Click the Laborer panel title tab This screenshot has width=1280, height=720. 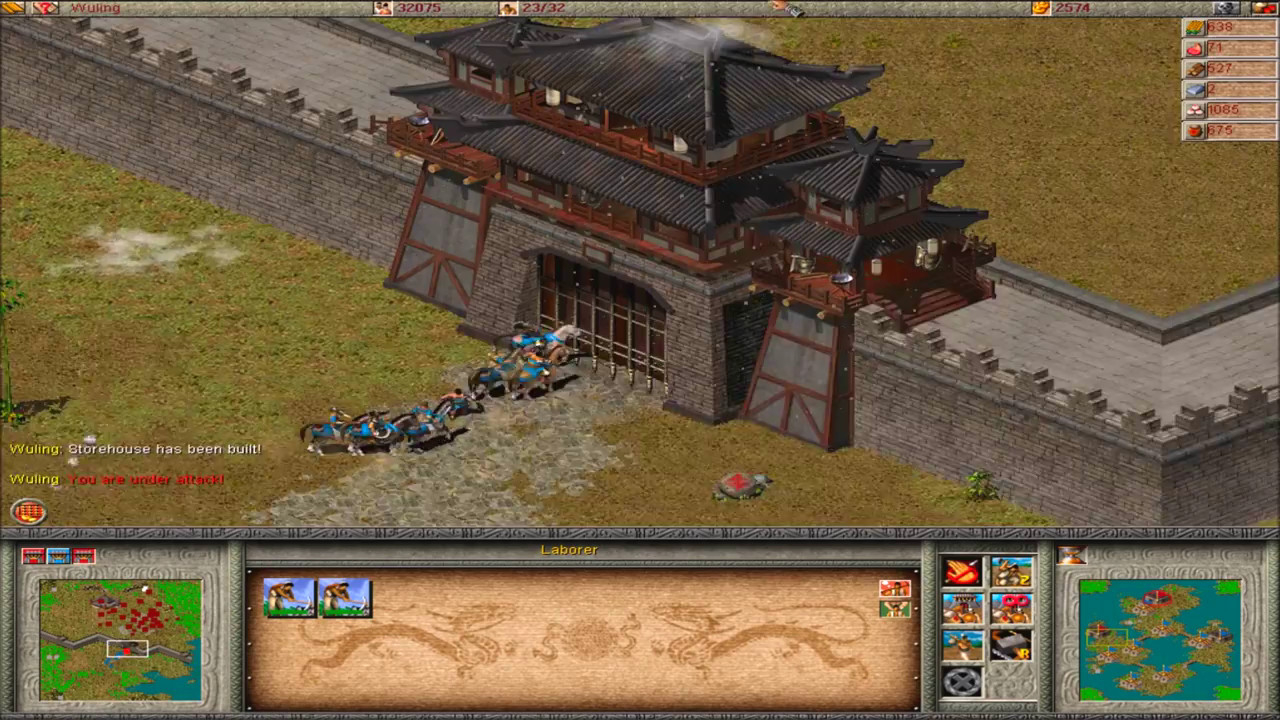569,550
